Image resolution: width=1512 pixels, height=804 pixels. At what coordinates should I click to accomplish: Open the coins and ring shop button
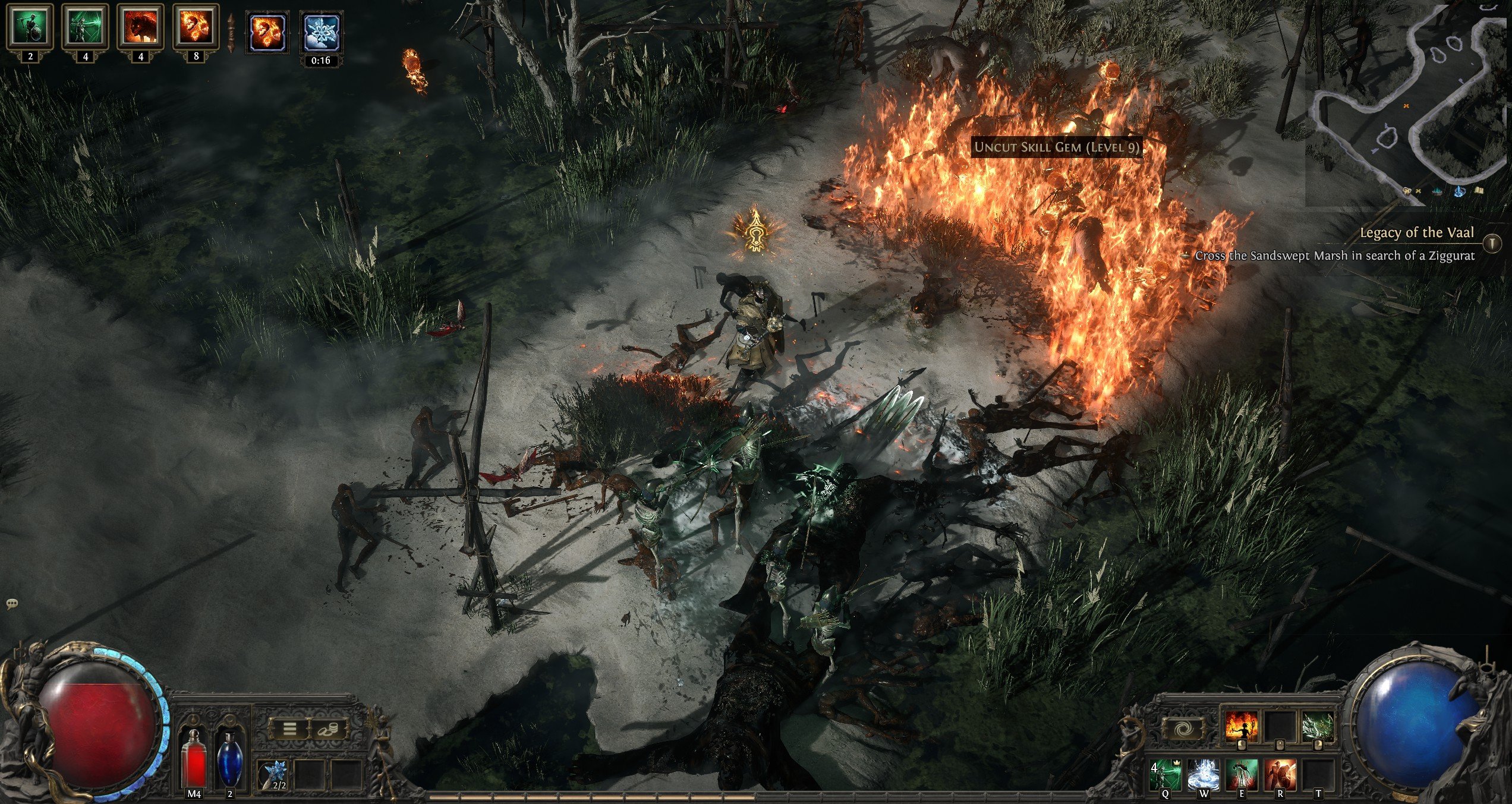[x=327, y=728]
